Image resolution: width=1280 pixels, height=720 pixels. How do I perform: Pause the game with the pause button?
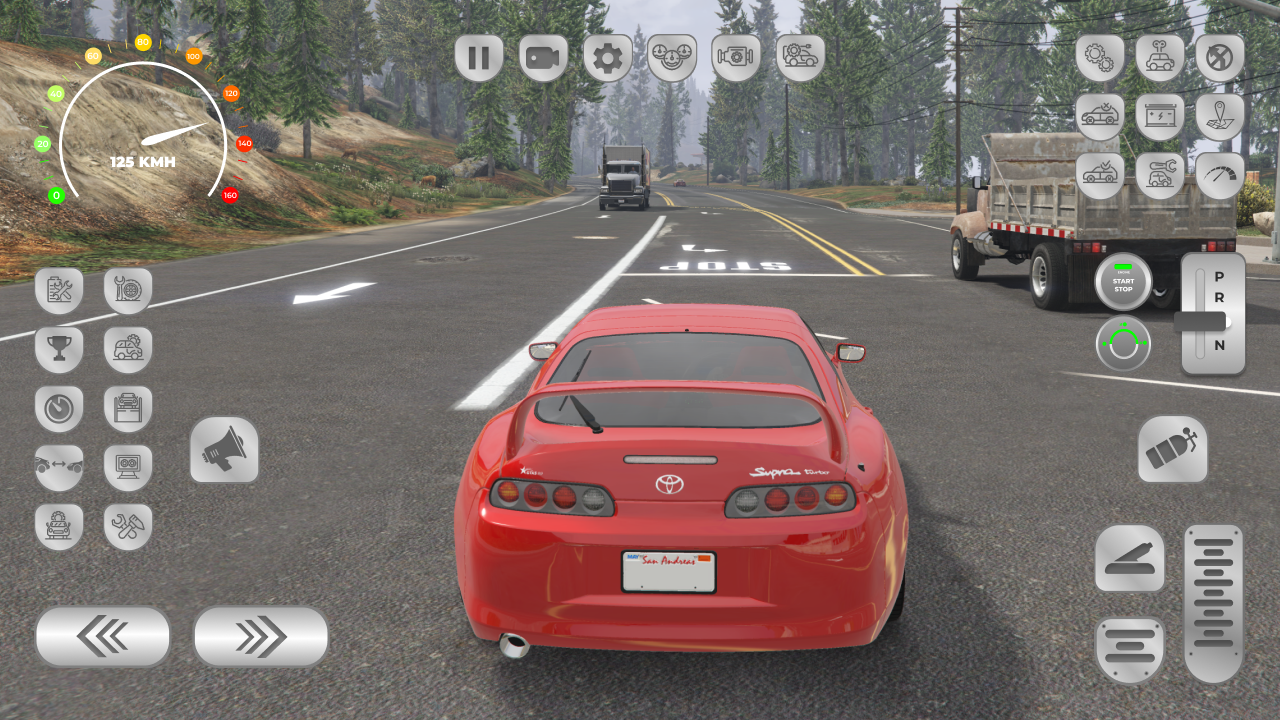coord(479,58)
